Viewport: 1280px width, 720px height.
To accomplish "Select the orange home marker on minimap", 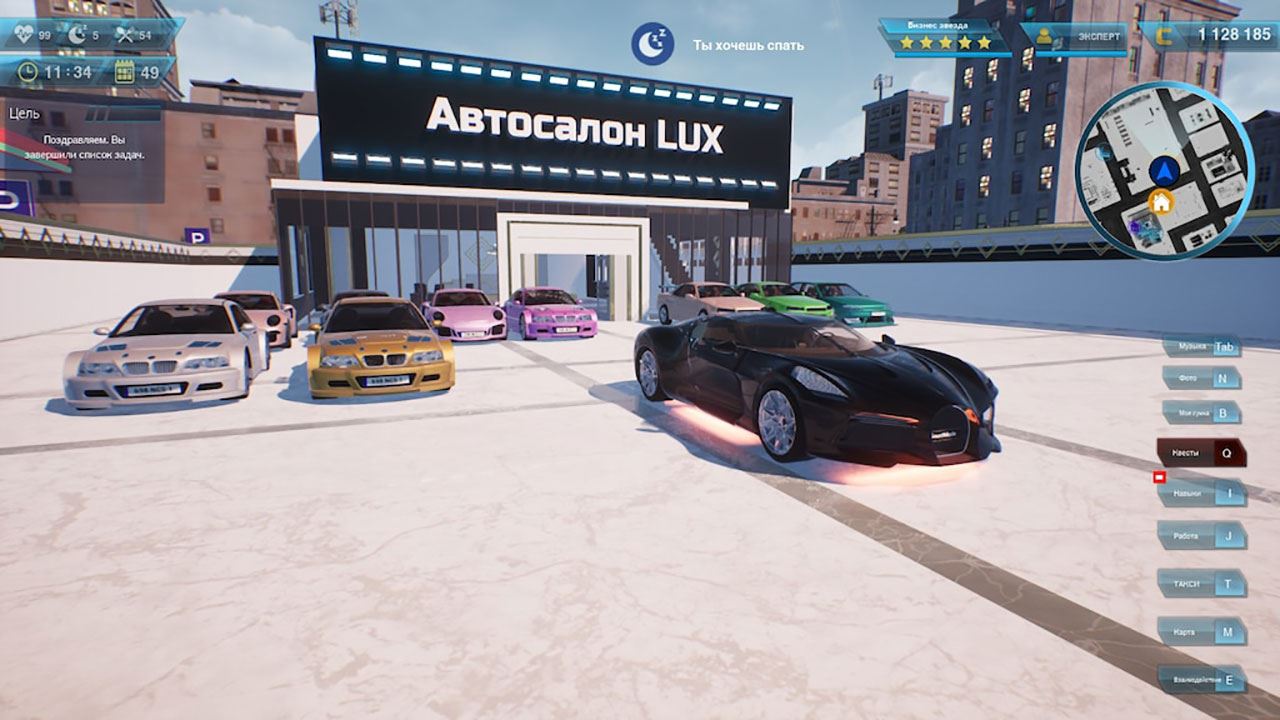I will 1160,203.
